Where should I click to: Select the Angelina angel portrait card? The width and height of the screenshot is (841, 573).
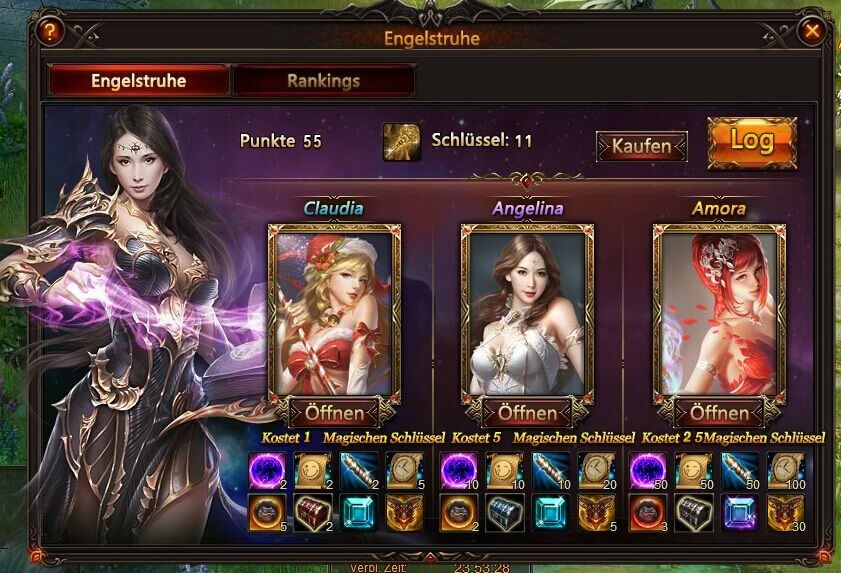pyautogui.click(x=527, y=309)
